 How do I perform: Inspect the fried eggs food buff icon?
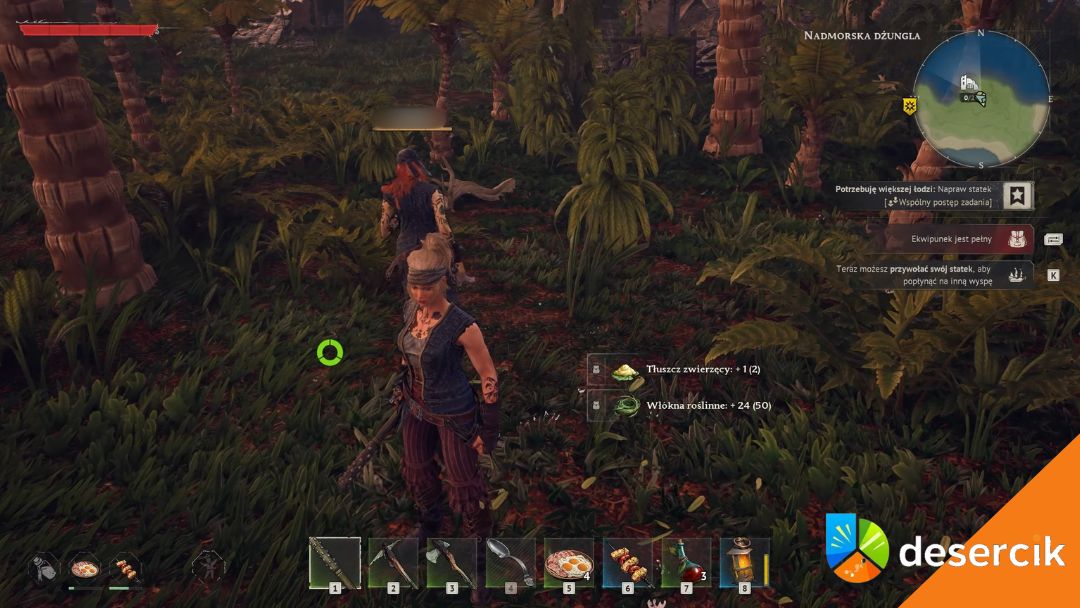tap(84, 568)
